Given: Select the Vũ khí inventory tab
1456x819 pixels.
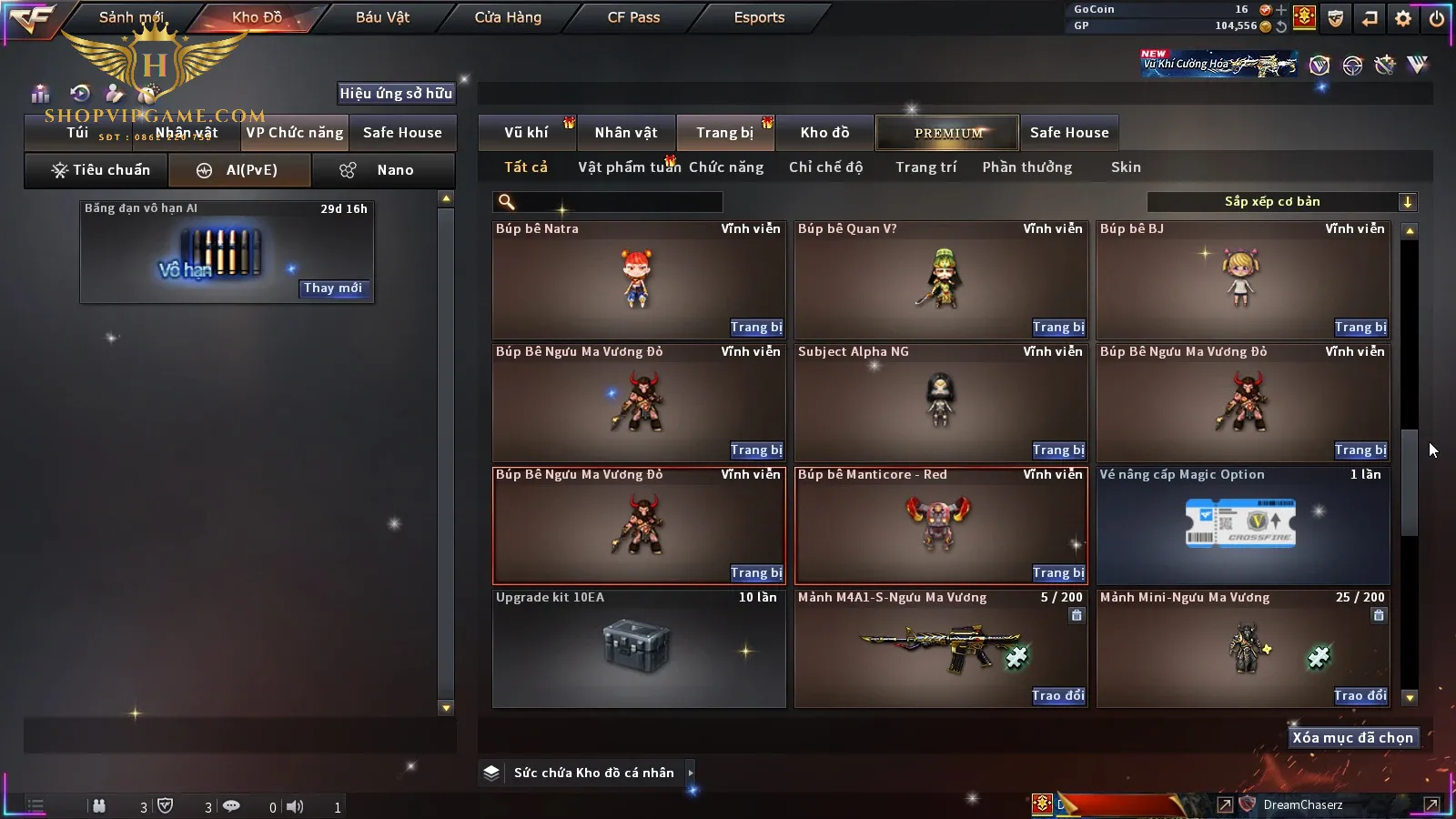Looking at the screenshot, I should [526, 133].
